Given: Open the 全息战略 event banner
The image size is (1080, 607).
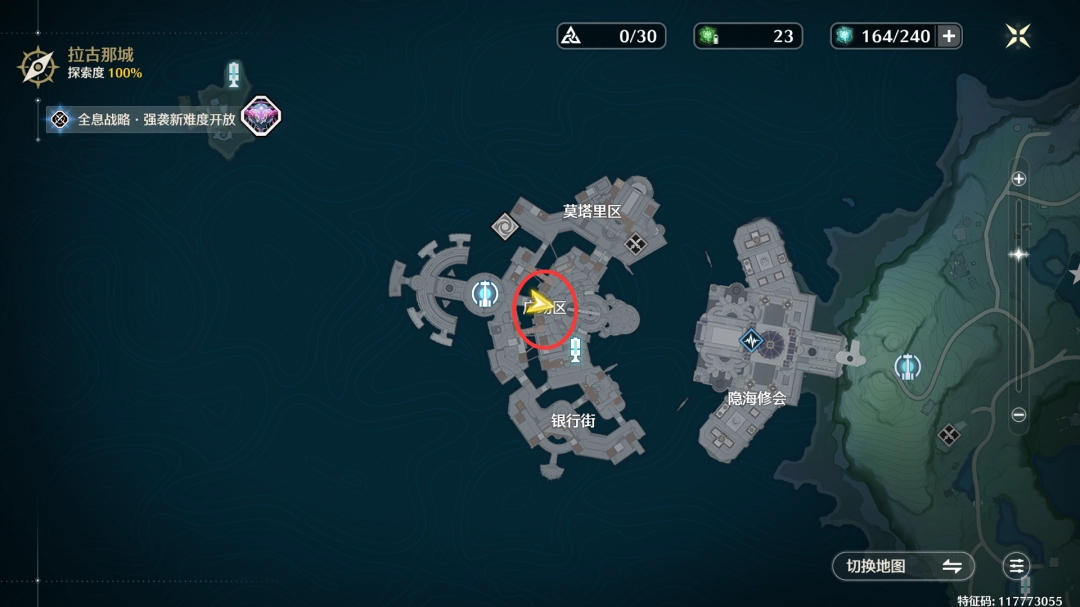Looking at the screenshot, I should [146, 119].
